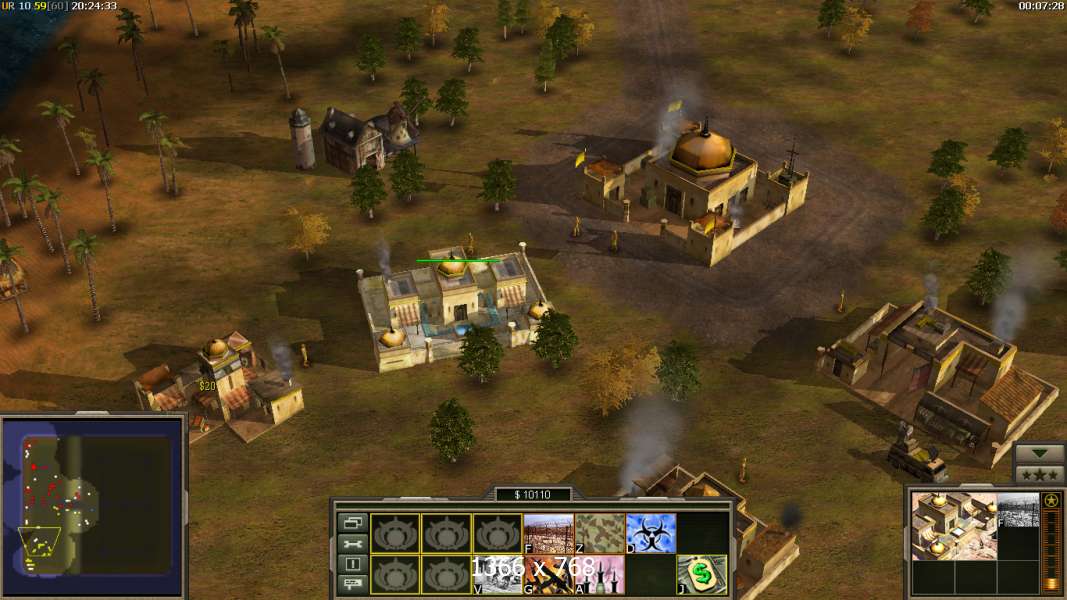Click the grayscale soldiers evacuate icon
Screen dimensions: 1067x600
(496, 575)
